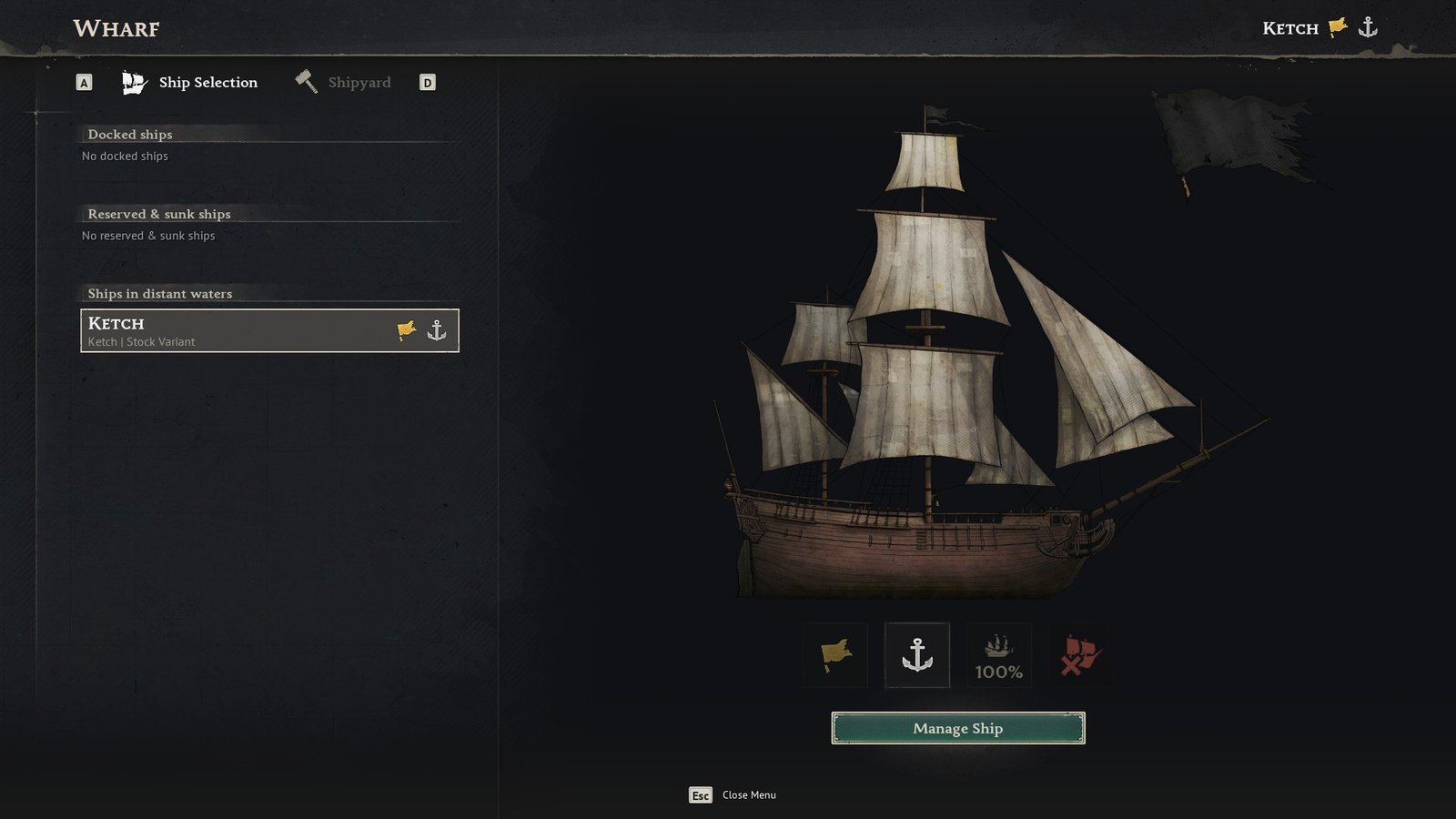Click Close Menu at the bottom

(747, 794)
